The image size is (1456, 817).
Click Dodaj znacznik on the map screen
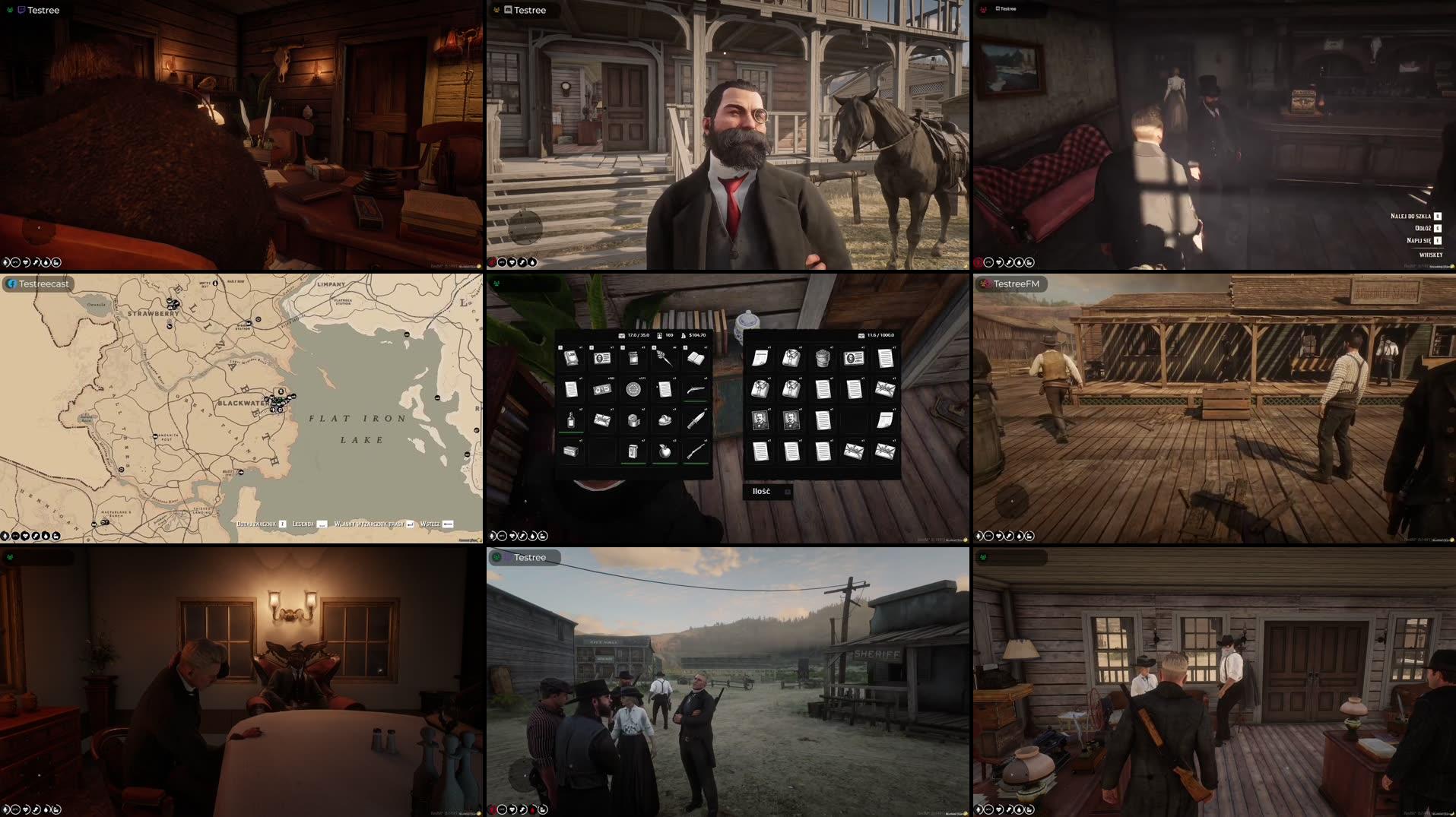(x=255, y=523)
